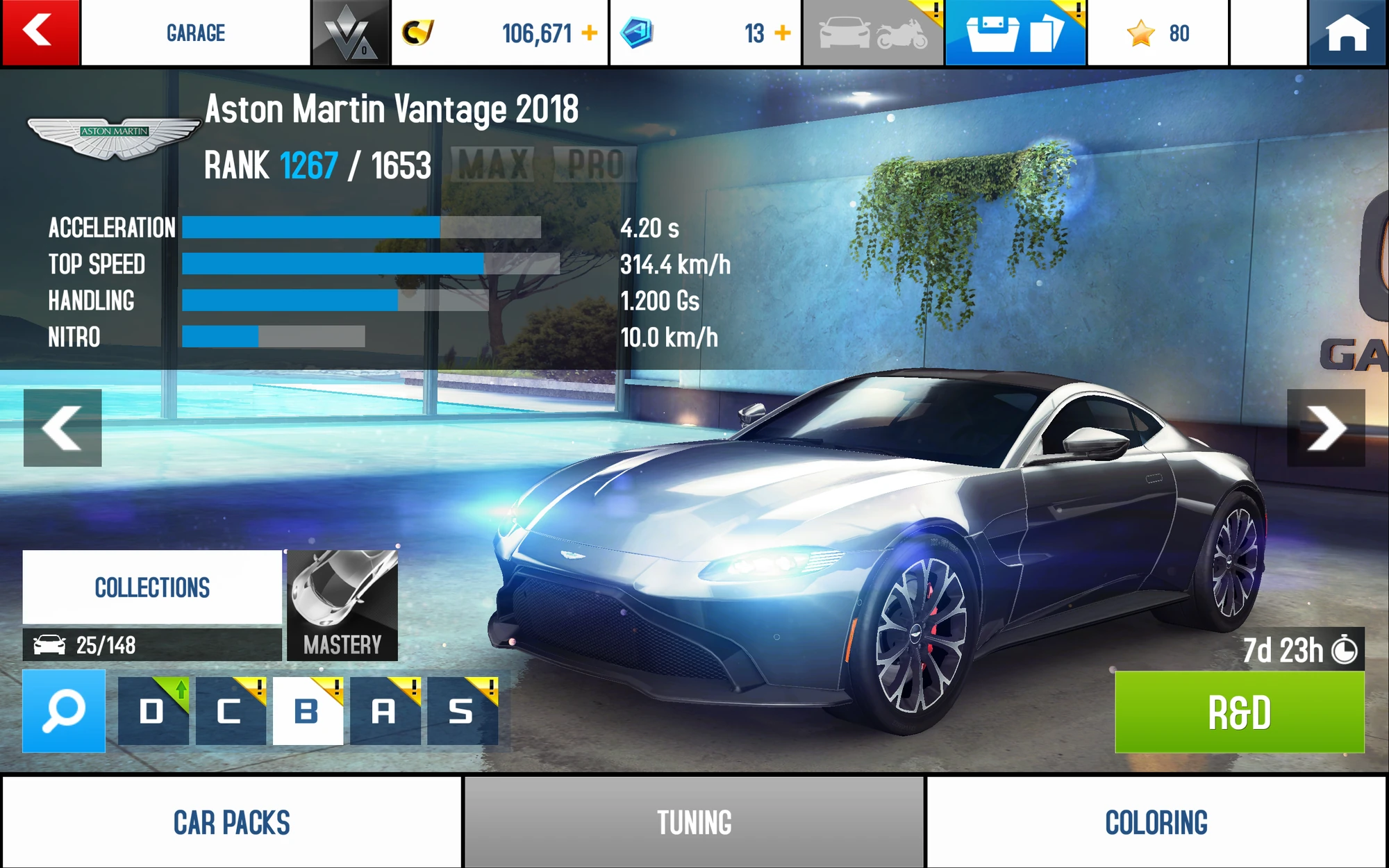This screenshot has height=868, width=1389.
Task: Open the Coloring options
Action: point(1156,822)
